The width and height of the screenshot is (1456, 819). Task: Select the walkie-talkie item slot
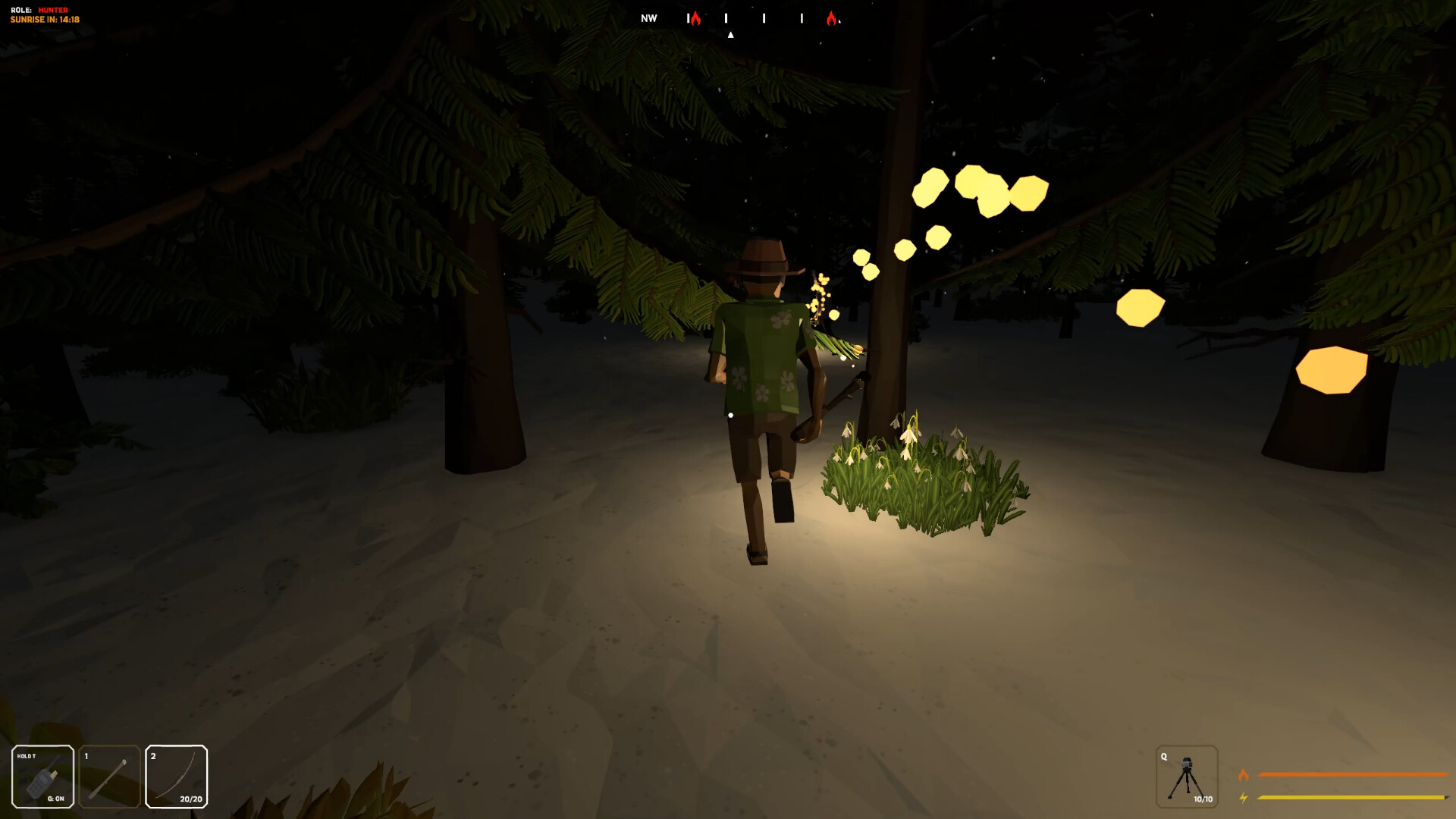tap(42, 777)
